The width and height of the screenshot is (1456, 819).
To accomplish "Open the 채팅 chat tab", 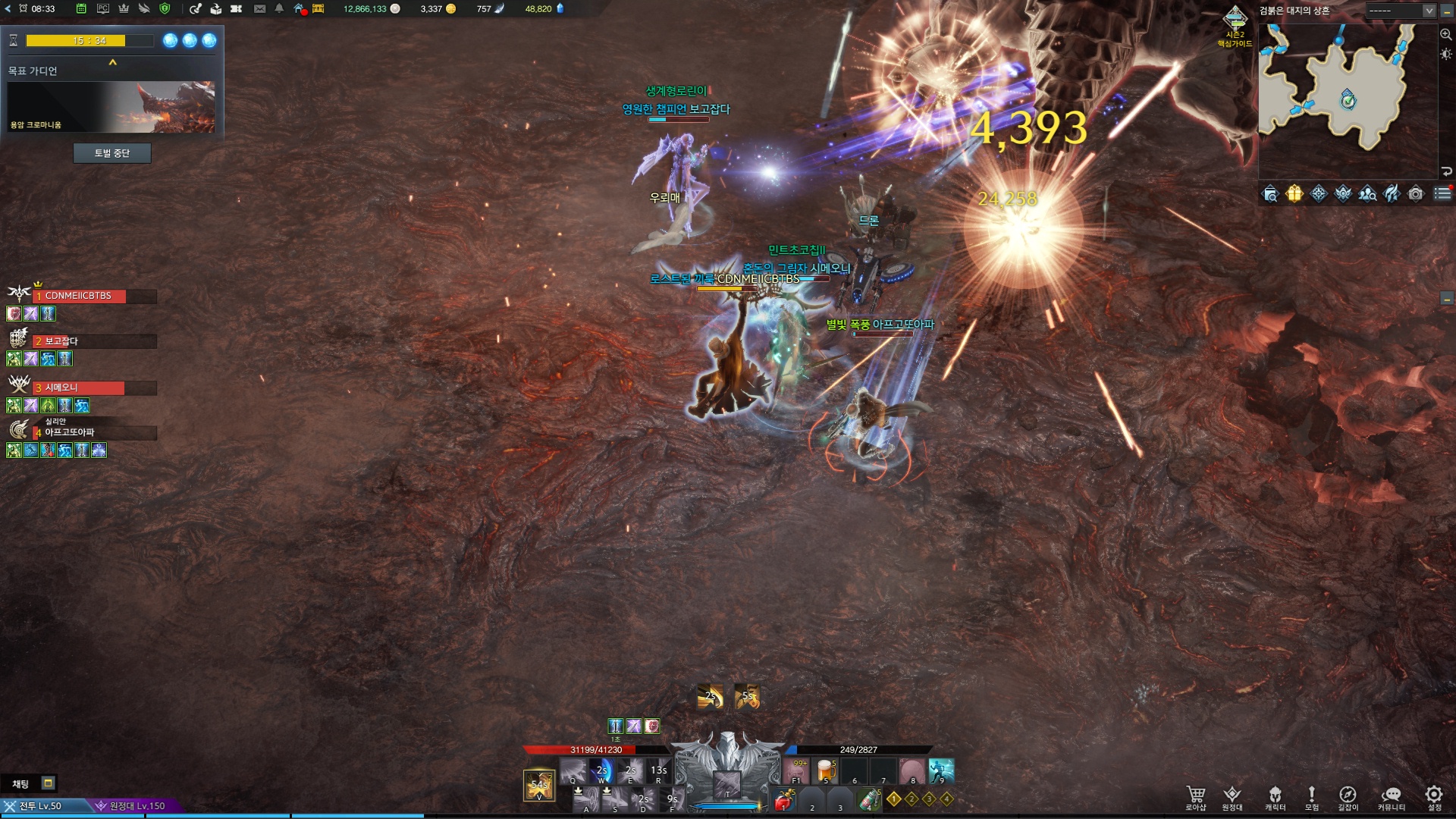I will click(x=20, y=783).
